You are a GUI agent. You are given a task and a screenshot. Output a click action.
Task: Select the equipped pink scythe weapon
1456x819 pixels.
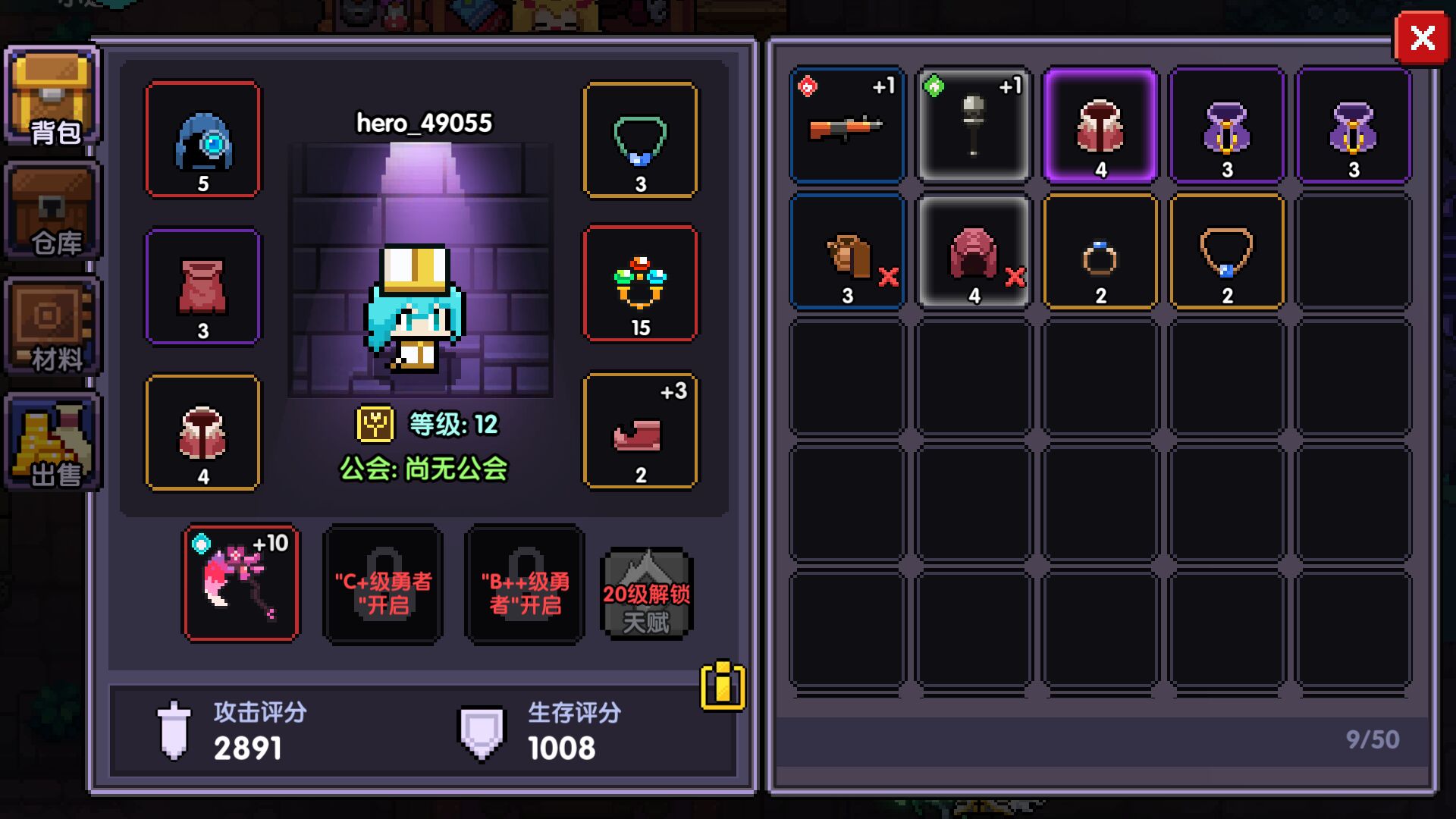tap(241, 583)
